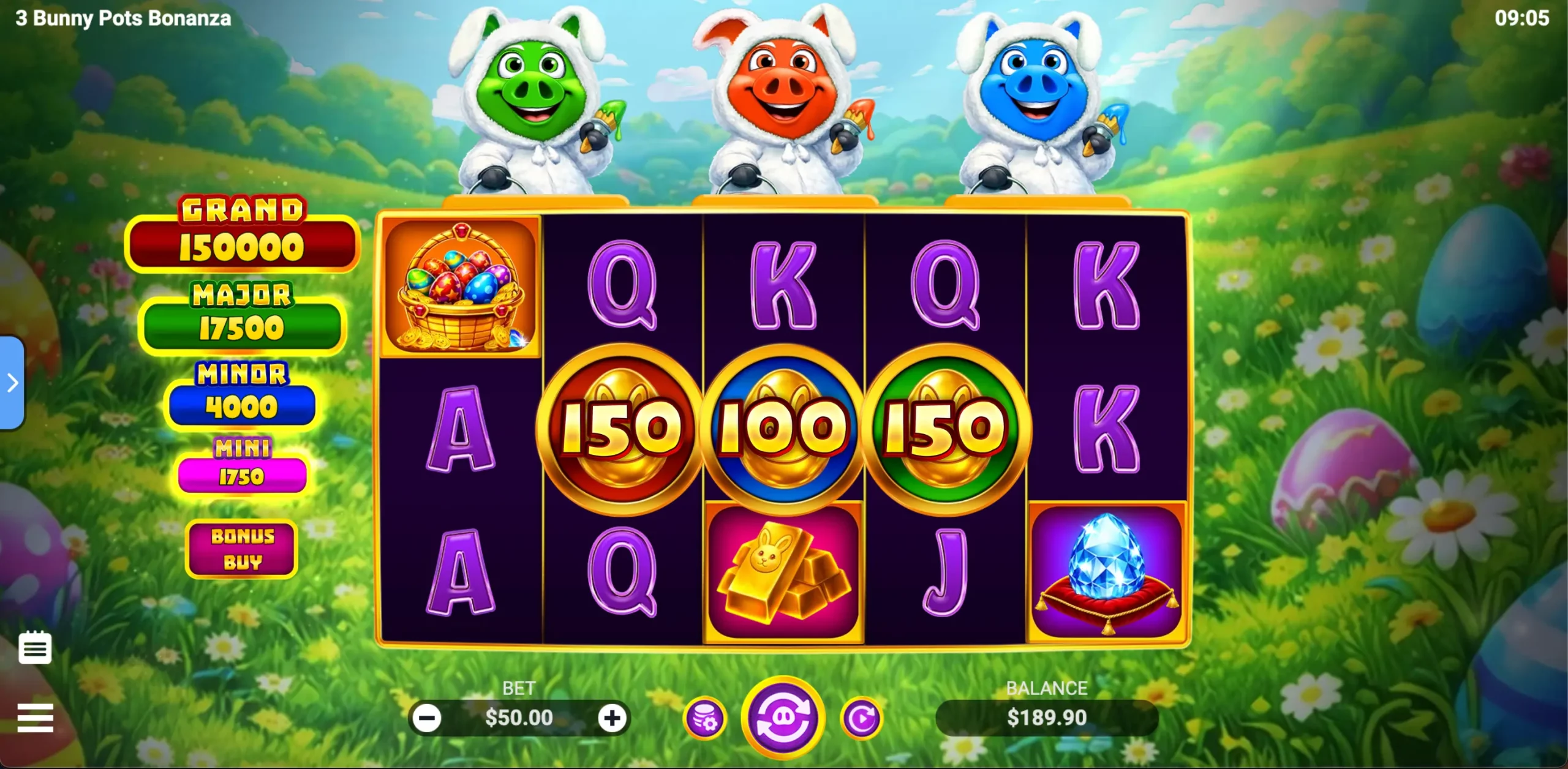1568x769 pixels.
Task: Decrease the bet with the minus button
Action: [x=427, y=718]
